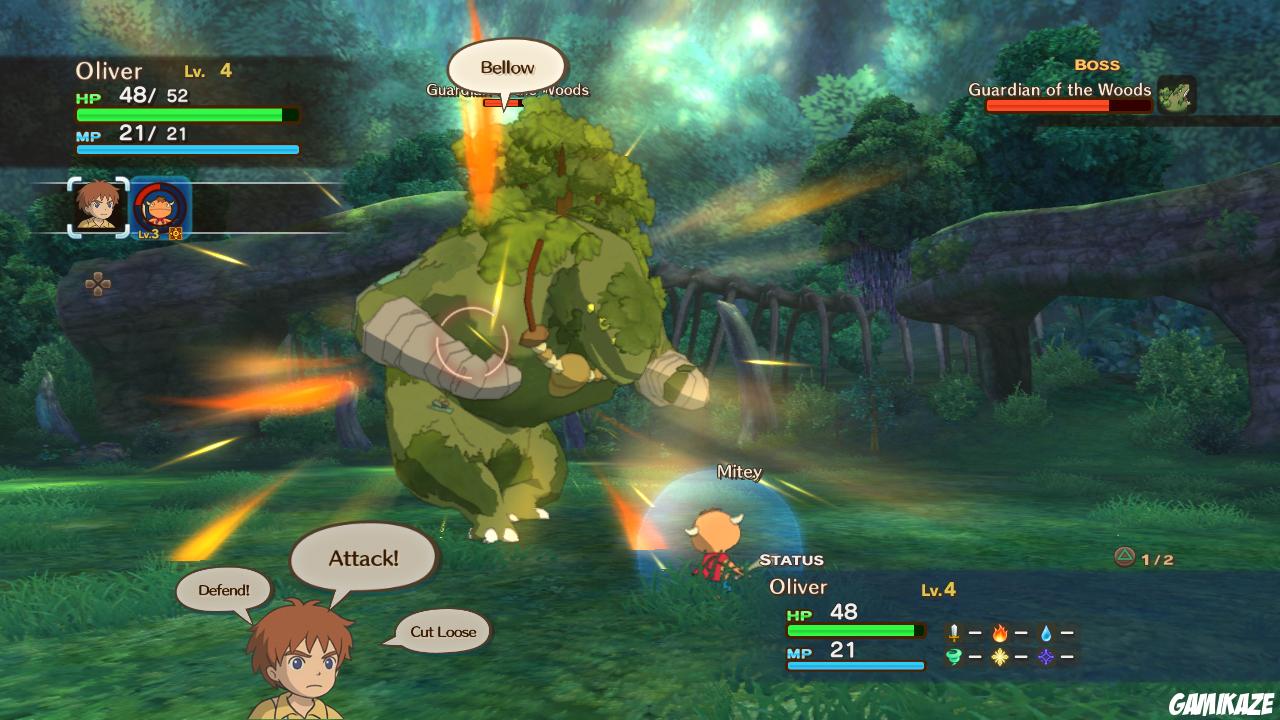Select the light element star icon
Image resolution: width=1280 pixels, height=720 pixels.
(x=1000, y=657)
